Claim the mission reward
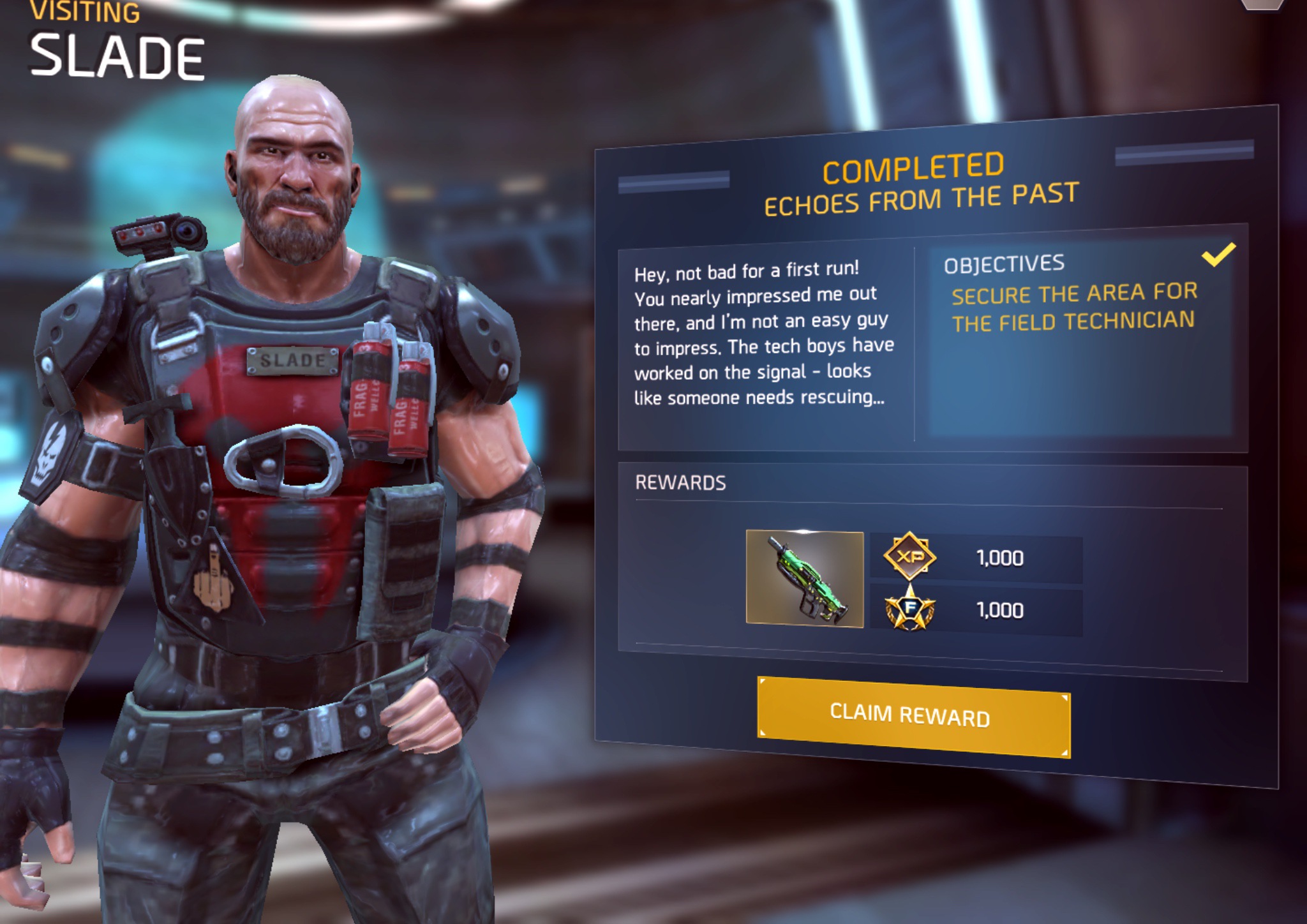This screenshot has width=1307, height=924. 913,716
